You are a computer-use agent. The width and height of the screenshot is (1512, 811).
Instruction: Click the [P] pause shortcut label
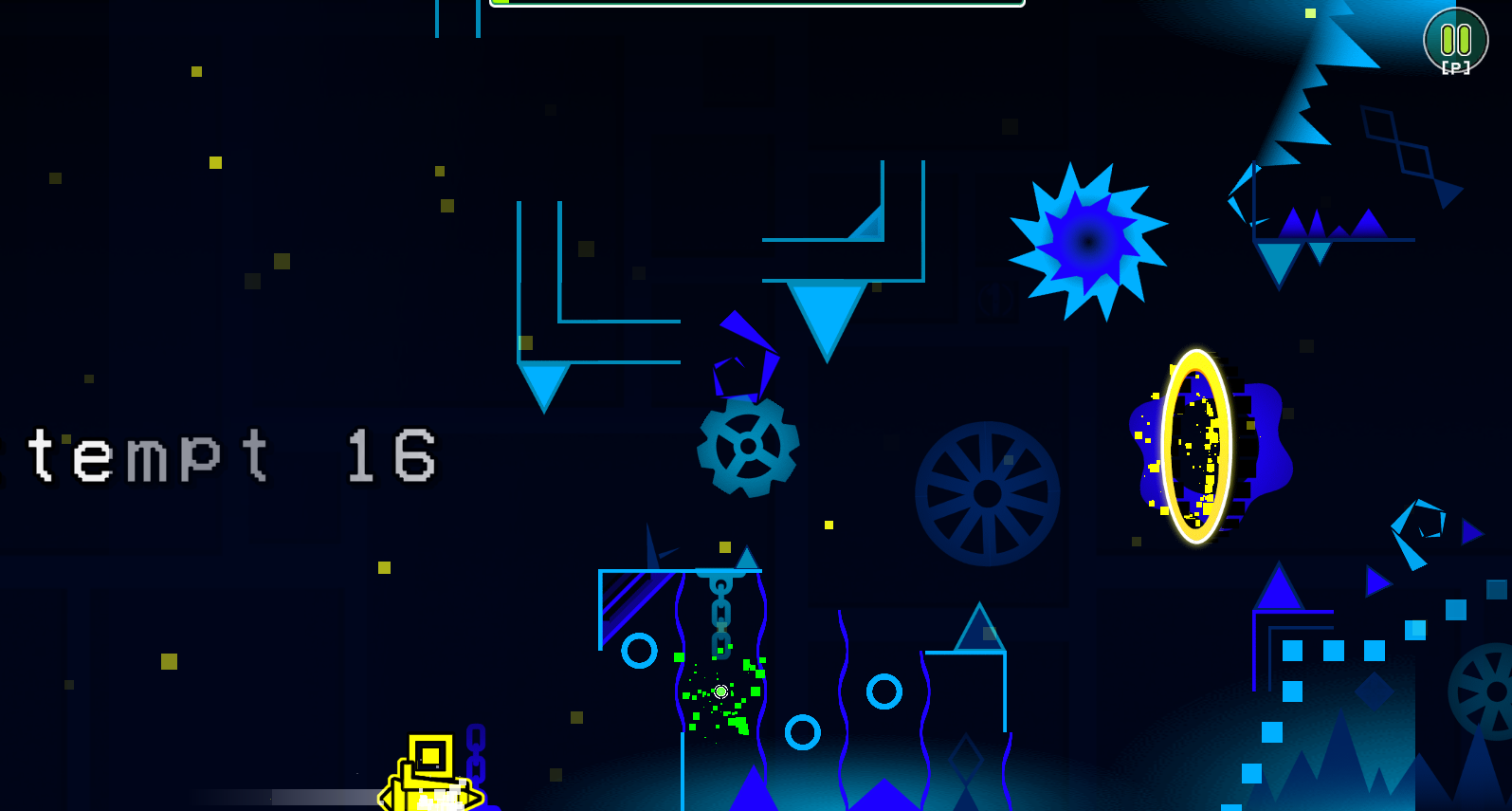pyautogui.click(x=1456, y=66)
